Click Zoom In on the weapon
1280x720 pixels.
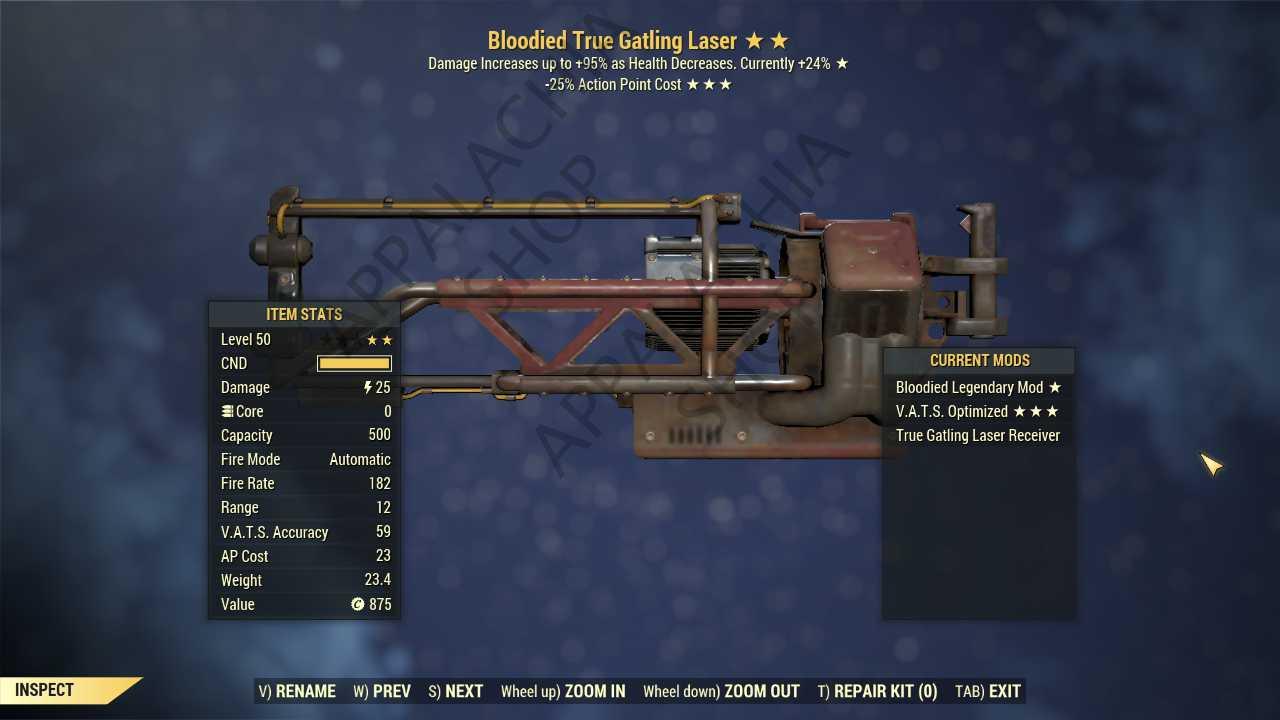tap(563, 691)
